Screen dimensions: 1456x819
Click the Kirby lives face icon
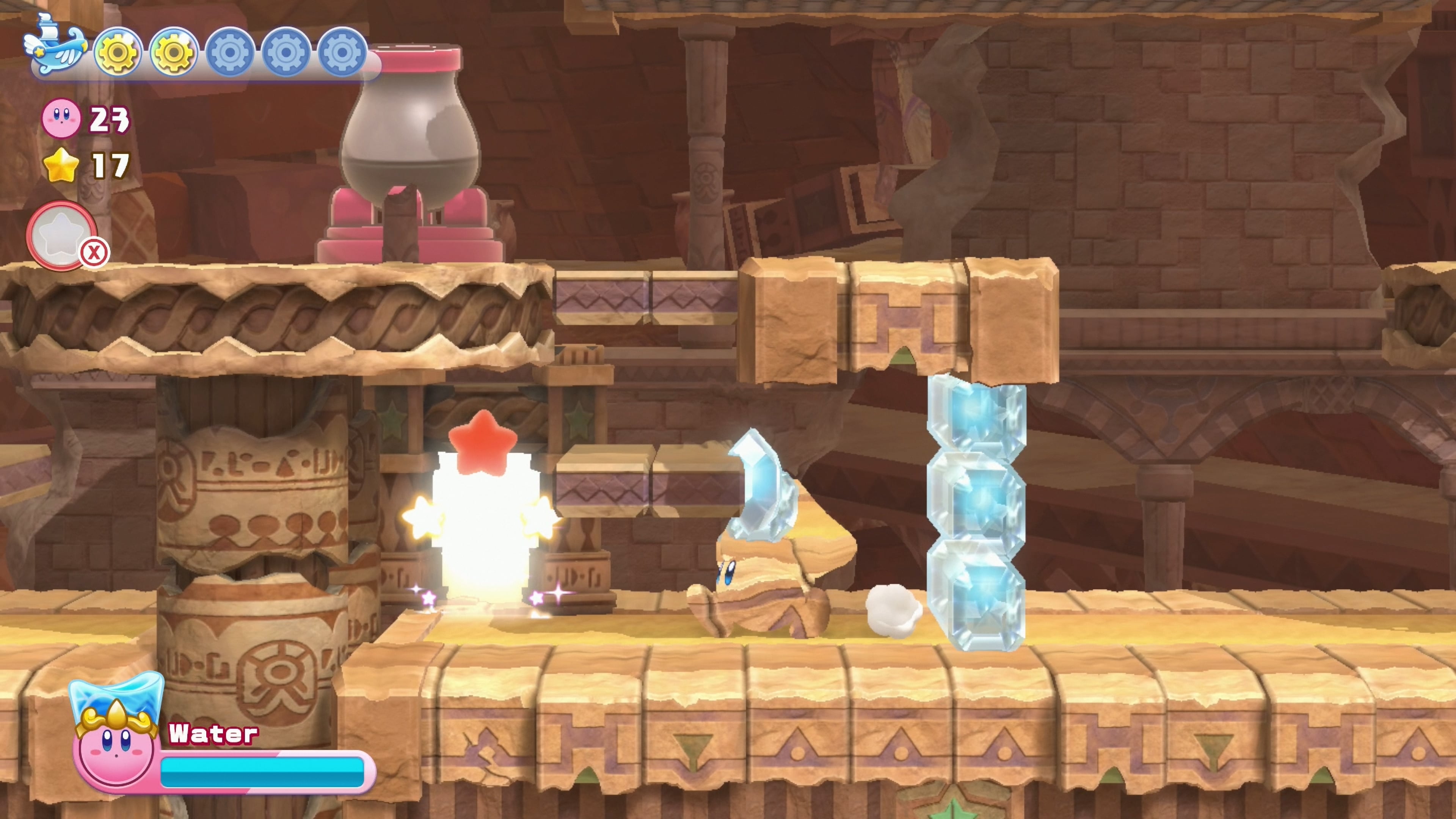(61, 118)
